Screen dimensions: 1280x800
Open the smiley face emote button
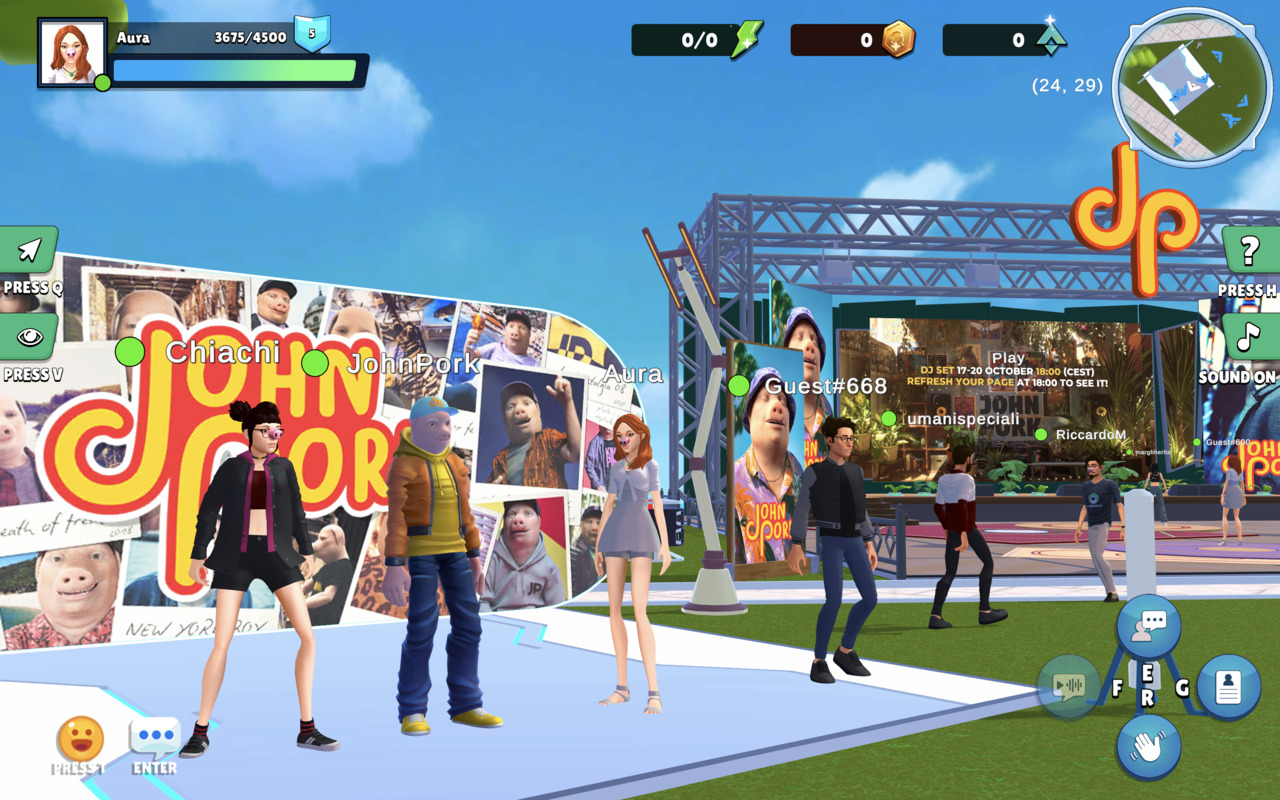pos(80,740)
